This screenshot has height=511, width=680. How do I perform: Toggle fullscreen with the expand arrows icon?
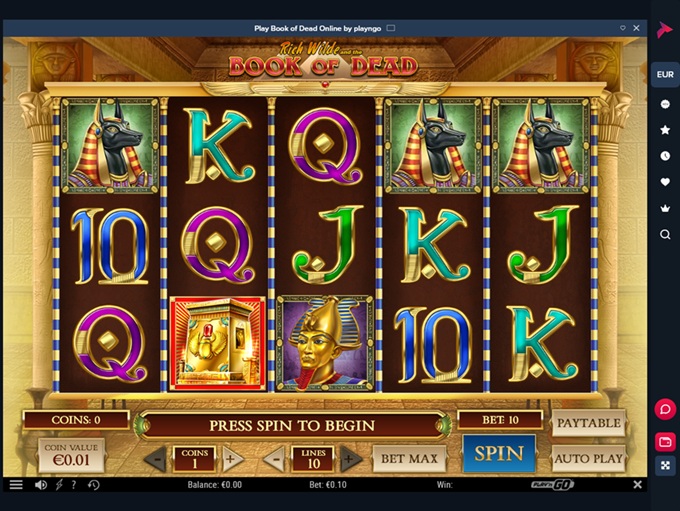pyautogui.click(x=665, y=466)
